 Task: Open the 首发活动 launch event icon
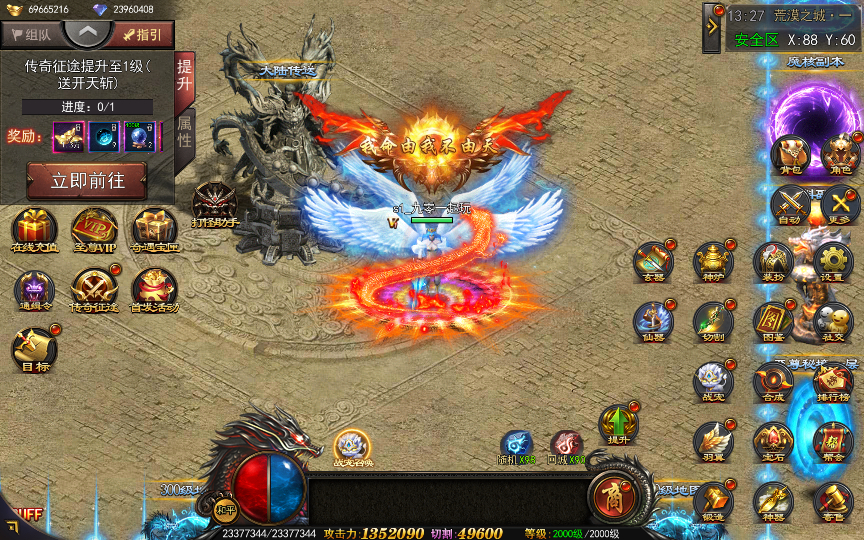click(154, 288)
